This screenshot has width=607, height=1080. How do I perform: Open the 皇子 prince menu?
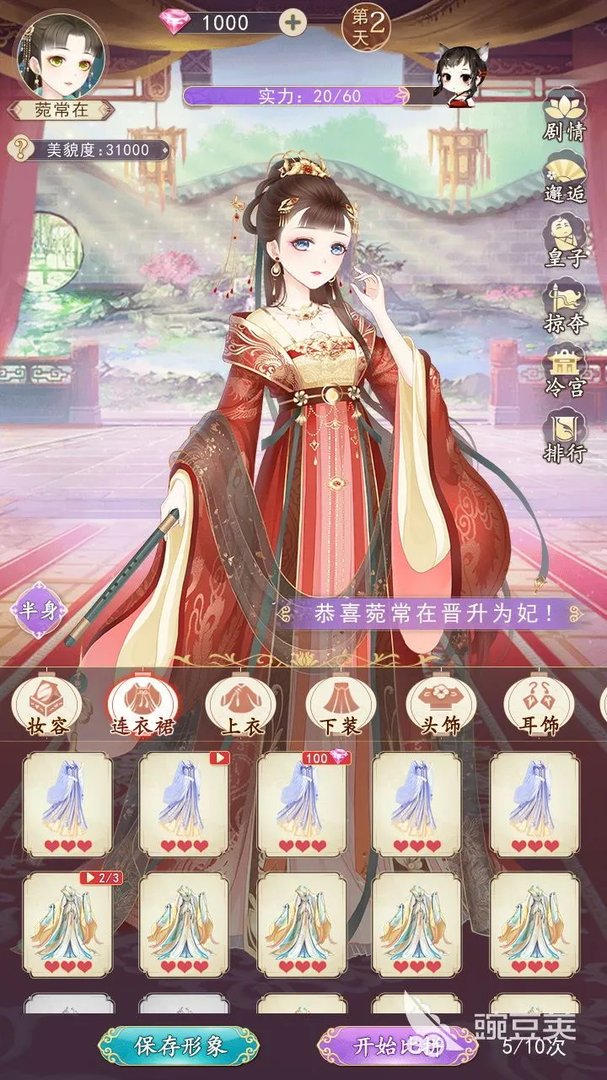point(565,241)
